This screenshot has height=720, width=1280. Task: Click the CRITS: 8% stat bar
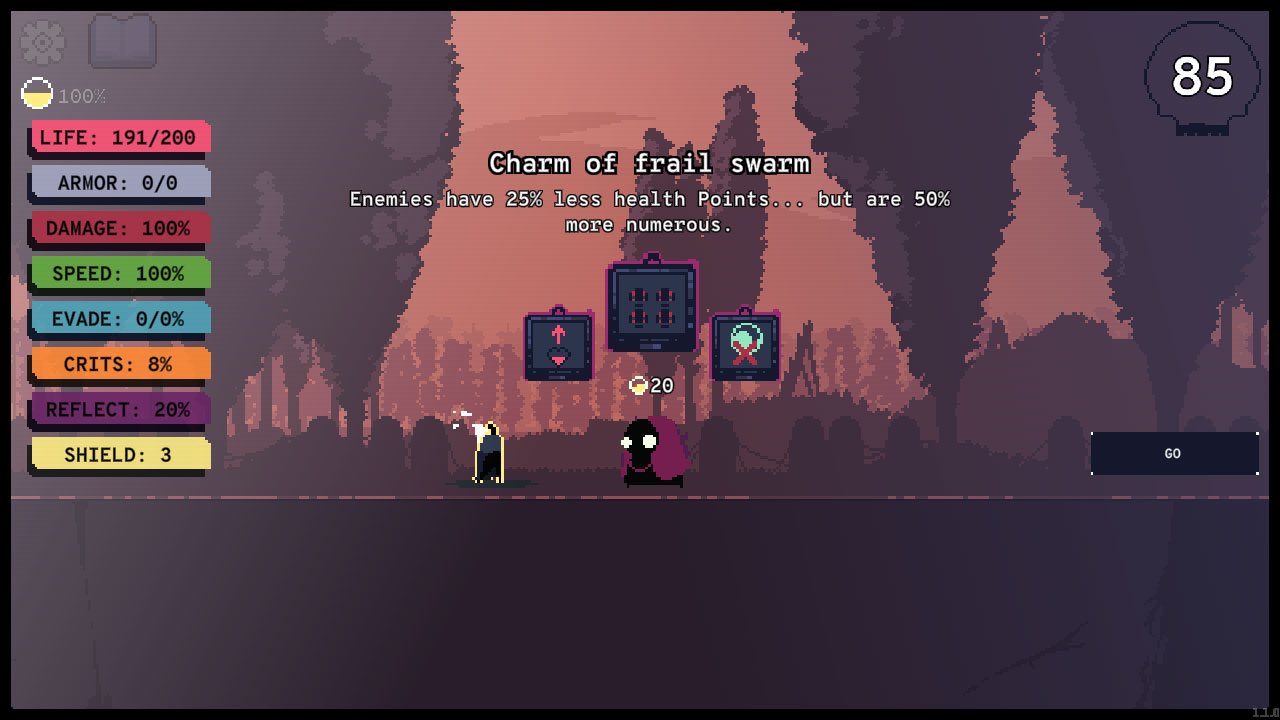[118, 364]
